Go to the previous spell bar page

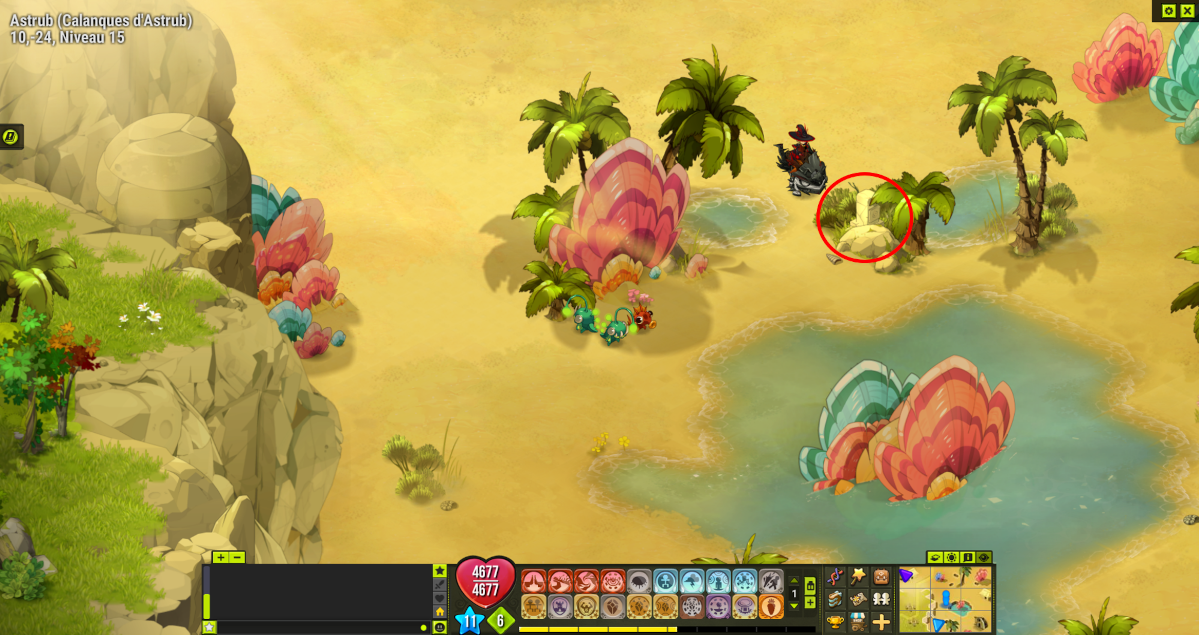795,581
